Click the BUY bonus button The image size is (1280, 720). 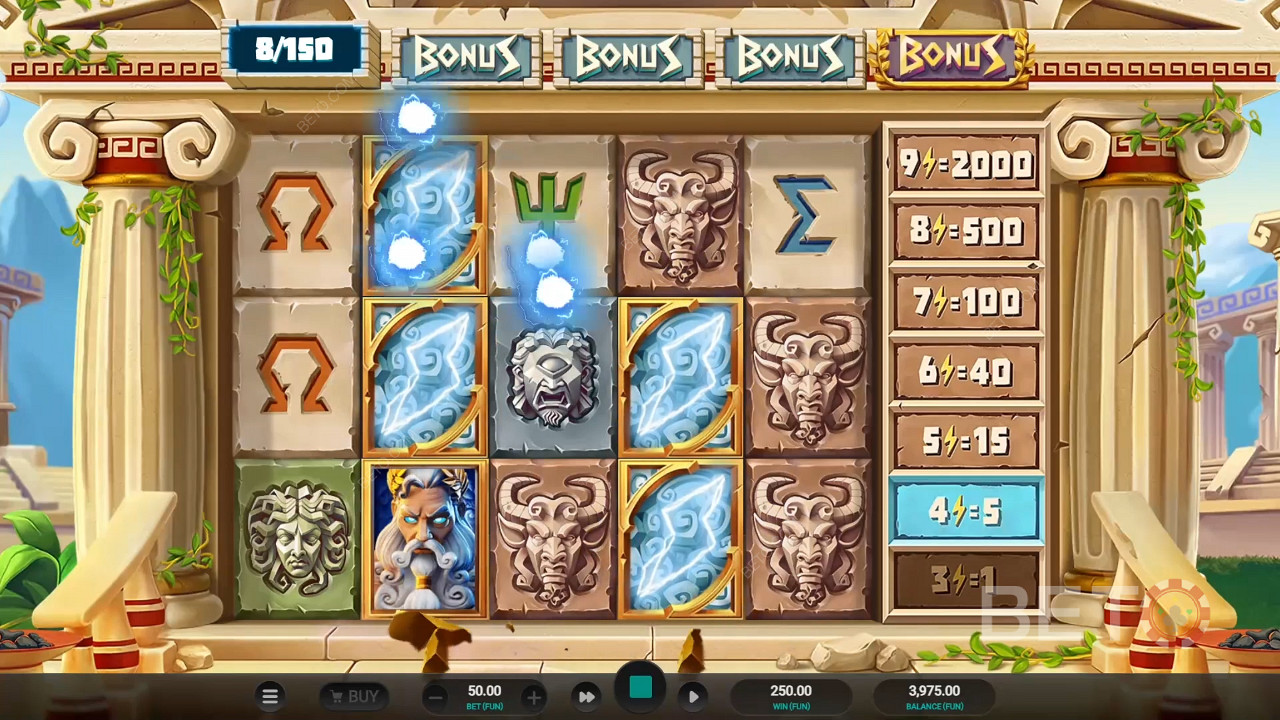pyautogui.click(x=354, y=696)
